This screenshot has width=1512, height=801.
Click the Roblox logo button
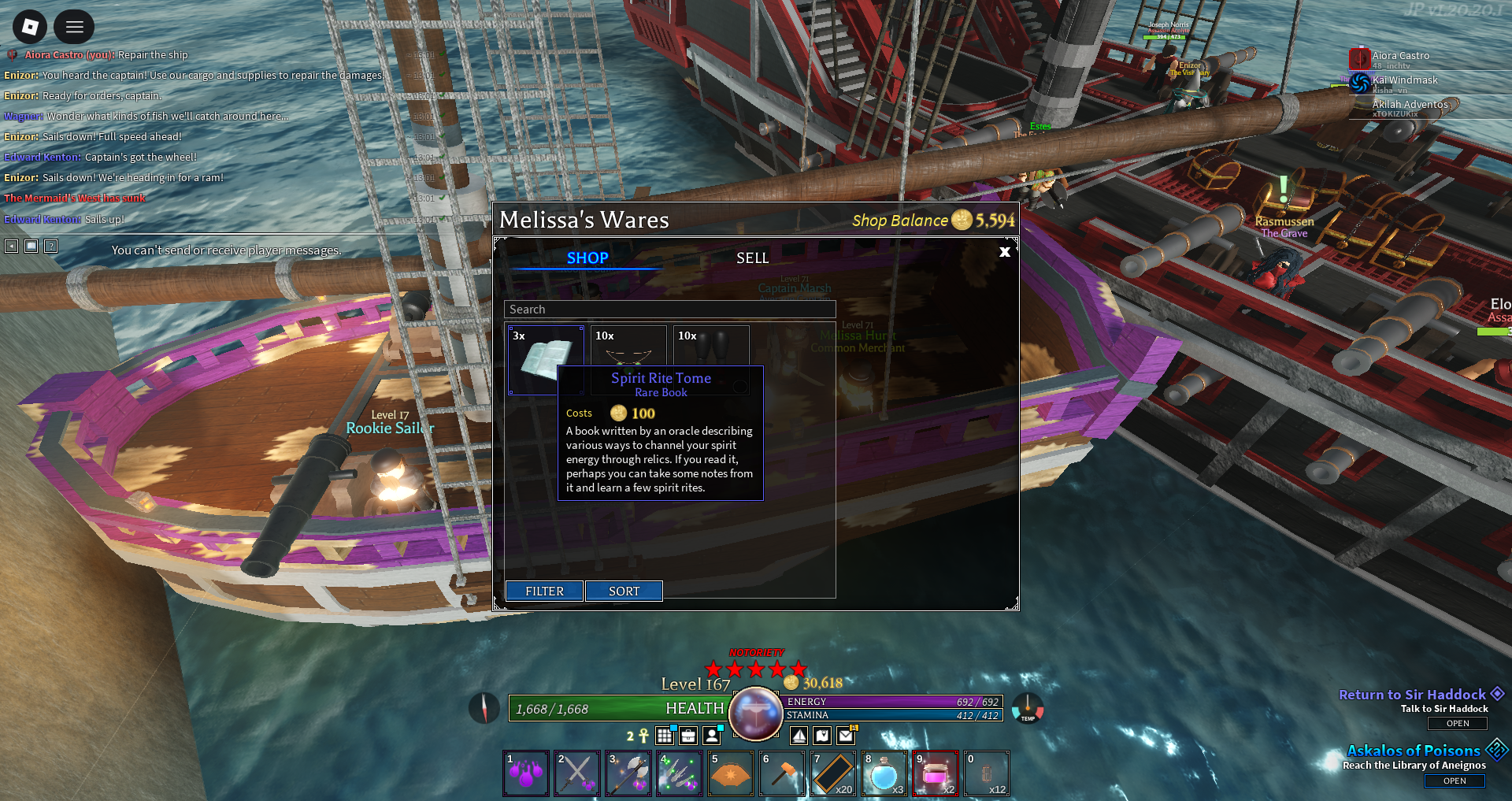(30, 28)
